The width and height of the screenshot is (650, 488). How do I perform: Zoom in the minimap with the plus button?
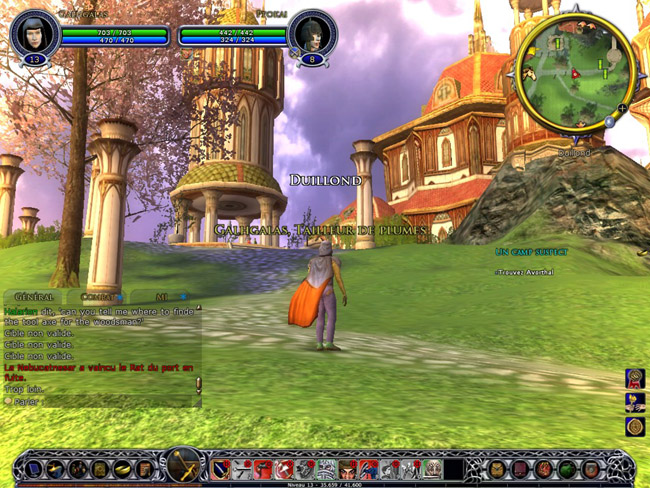pos(622,108)
